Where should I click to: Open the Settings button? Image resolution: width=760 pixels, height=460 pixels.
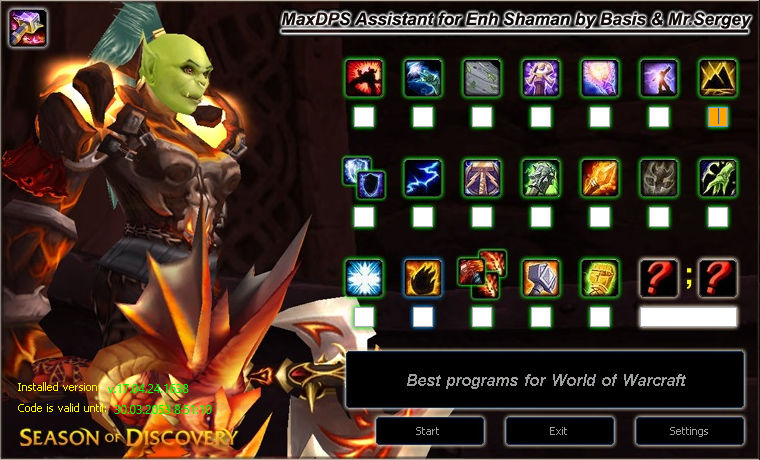[689, 431]
